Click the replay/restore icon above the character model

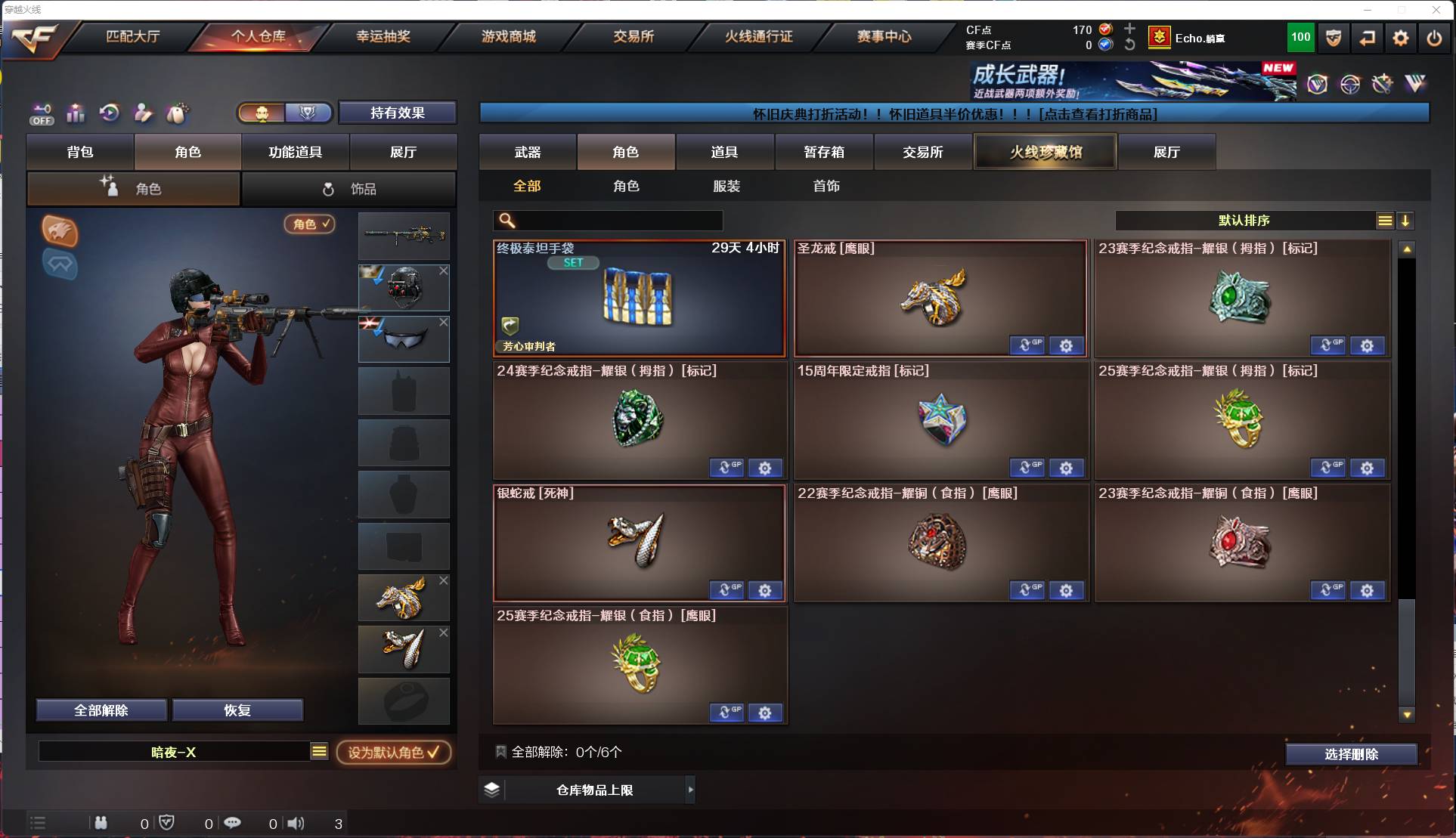[x=109, y=113]
